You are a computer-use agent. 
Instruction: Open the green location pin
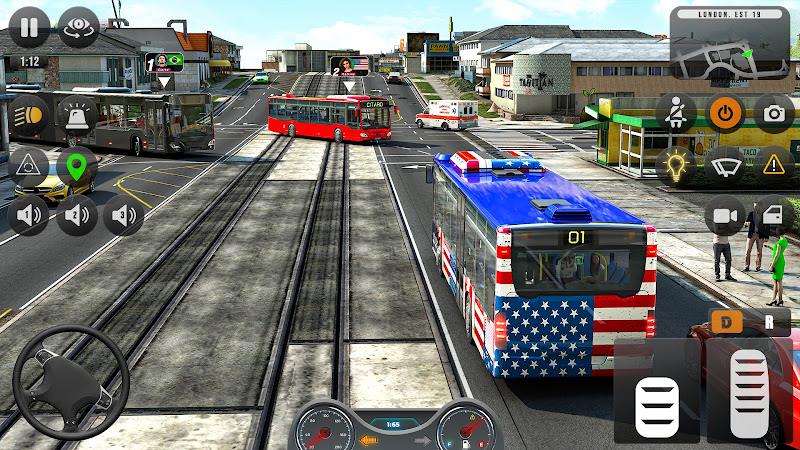[x=77, y=164]
